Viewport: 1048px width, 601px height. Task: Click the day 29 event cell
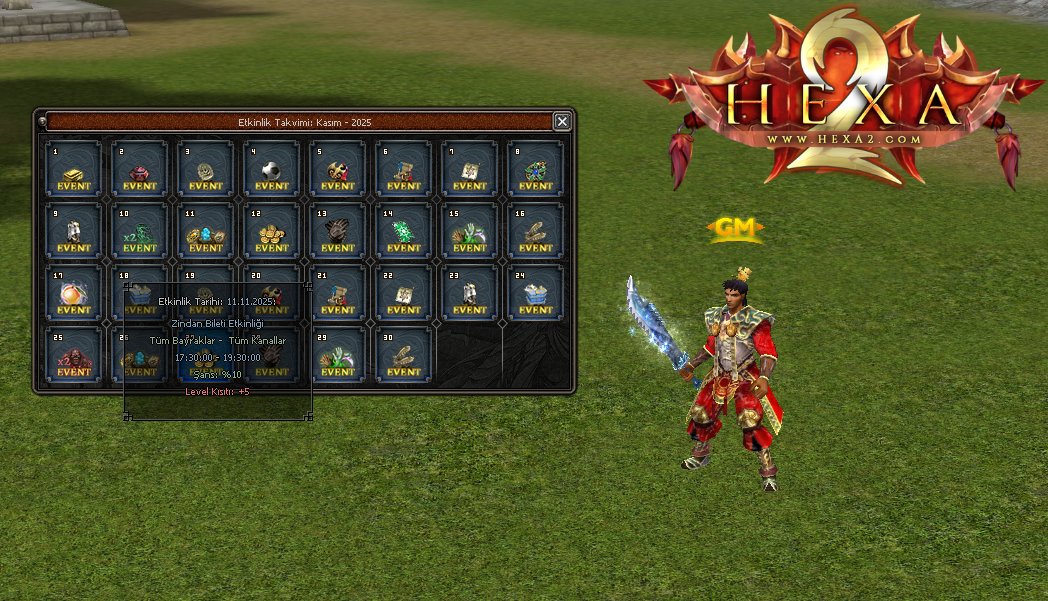tap(337, 356)
